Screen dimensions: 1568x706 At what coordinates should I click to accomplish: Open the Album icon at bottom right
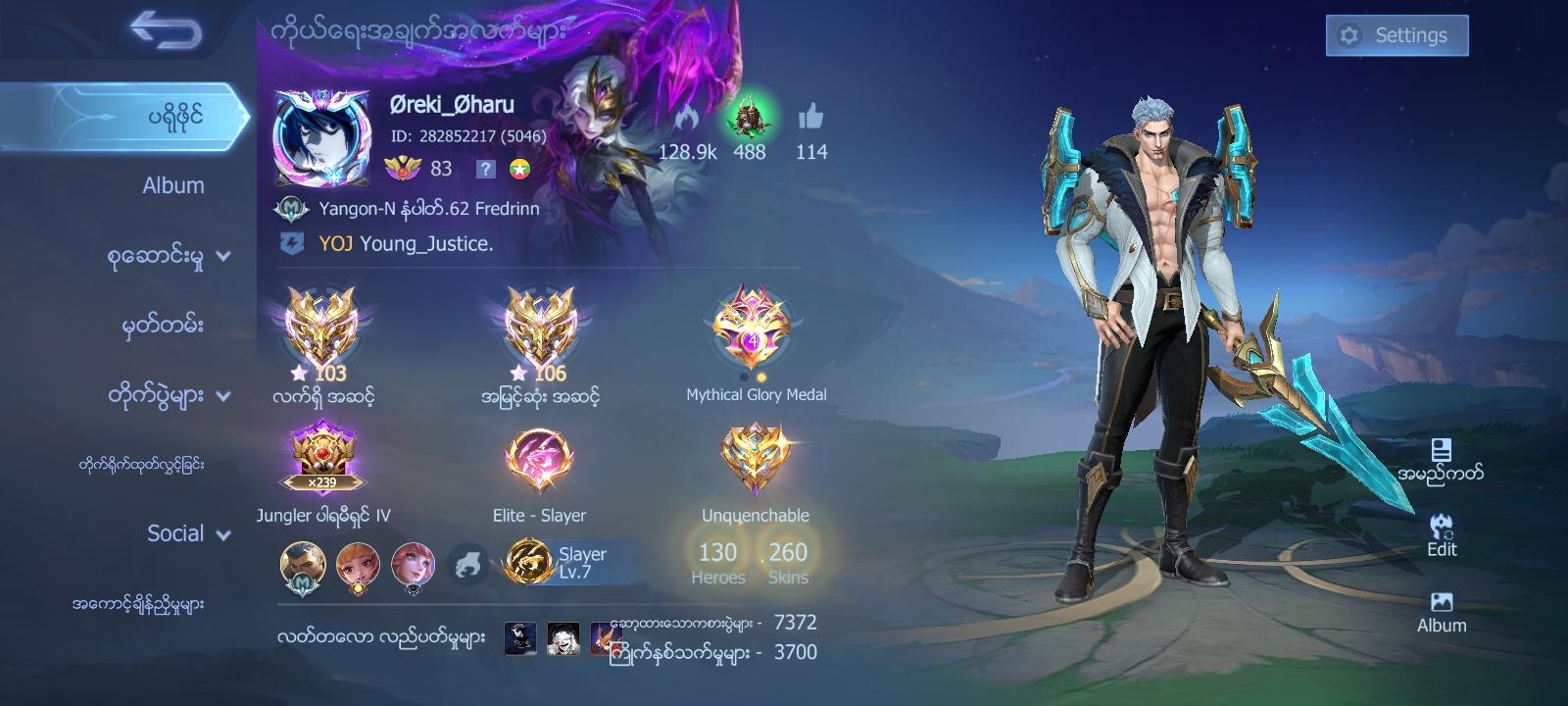1441,603
